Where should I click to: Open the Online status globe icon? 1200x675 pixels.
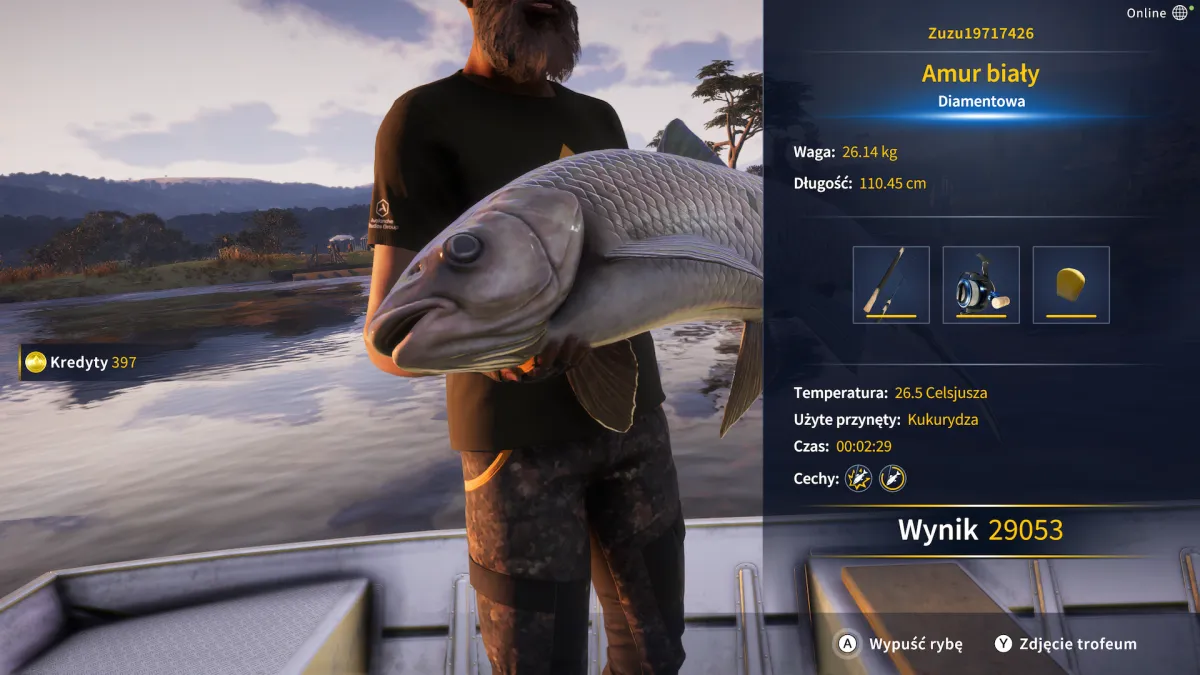[1180, 13]
